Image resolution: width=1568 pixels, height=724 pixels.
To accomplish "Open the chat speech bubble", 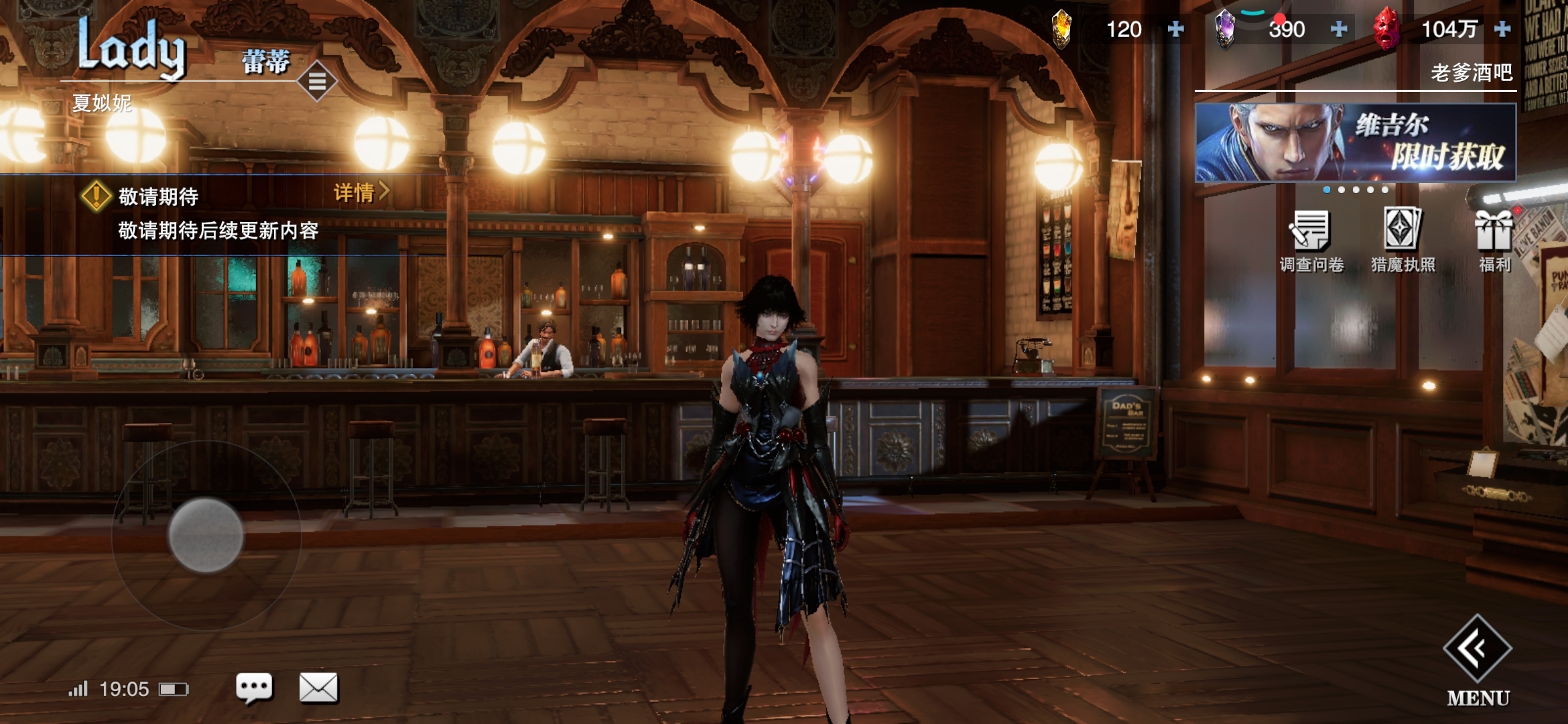I will point(254,687).
